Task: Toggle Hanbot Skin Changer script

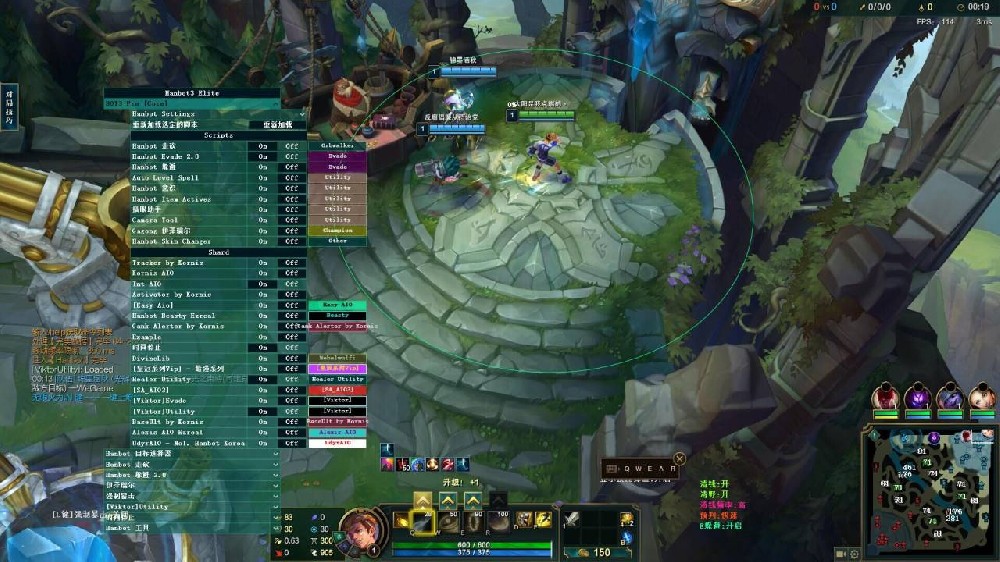Action: coord(263,241)
